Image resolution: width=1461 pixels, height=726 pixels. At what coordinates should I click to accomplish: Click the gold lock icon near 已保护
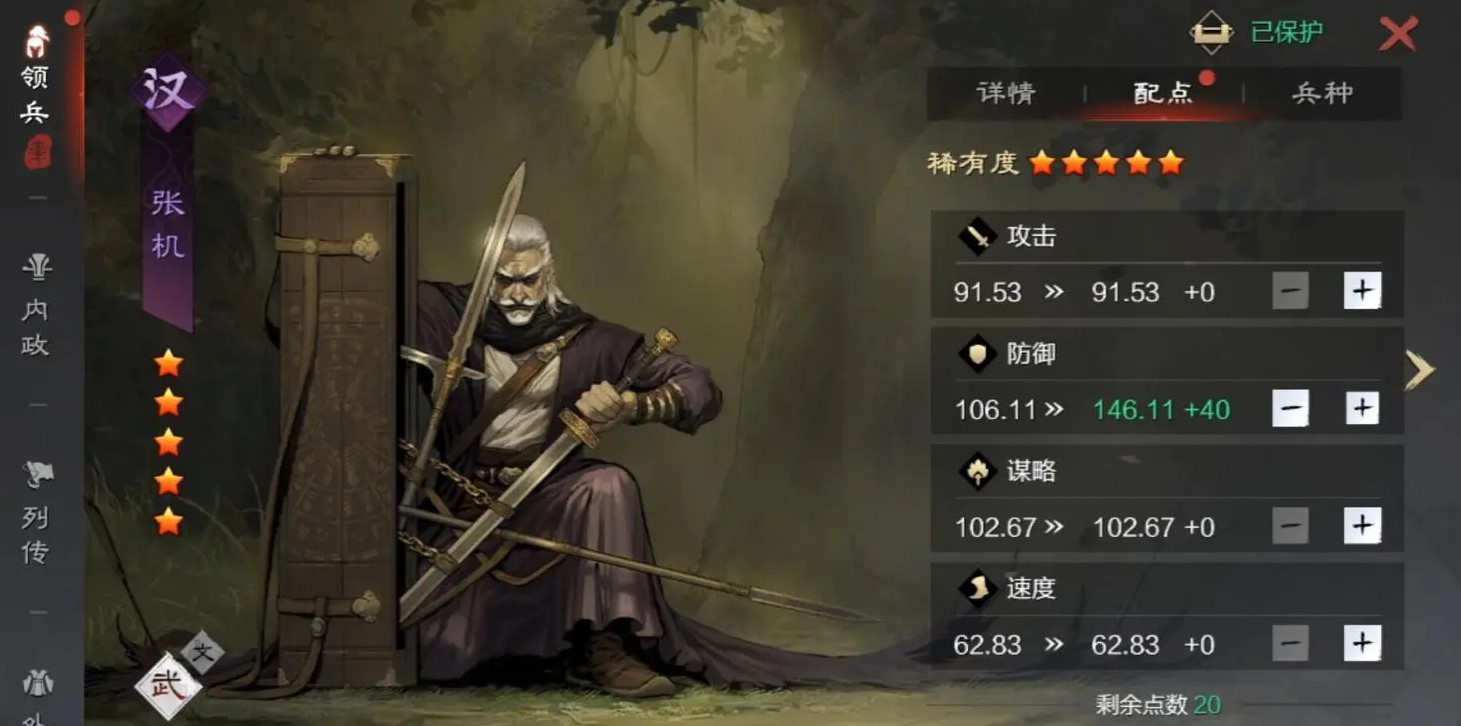coord(1211,31)
